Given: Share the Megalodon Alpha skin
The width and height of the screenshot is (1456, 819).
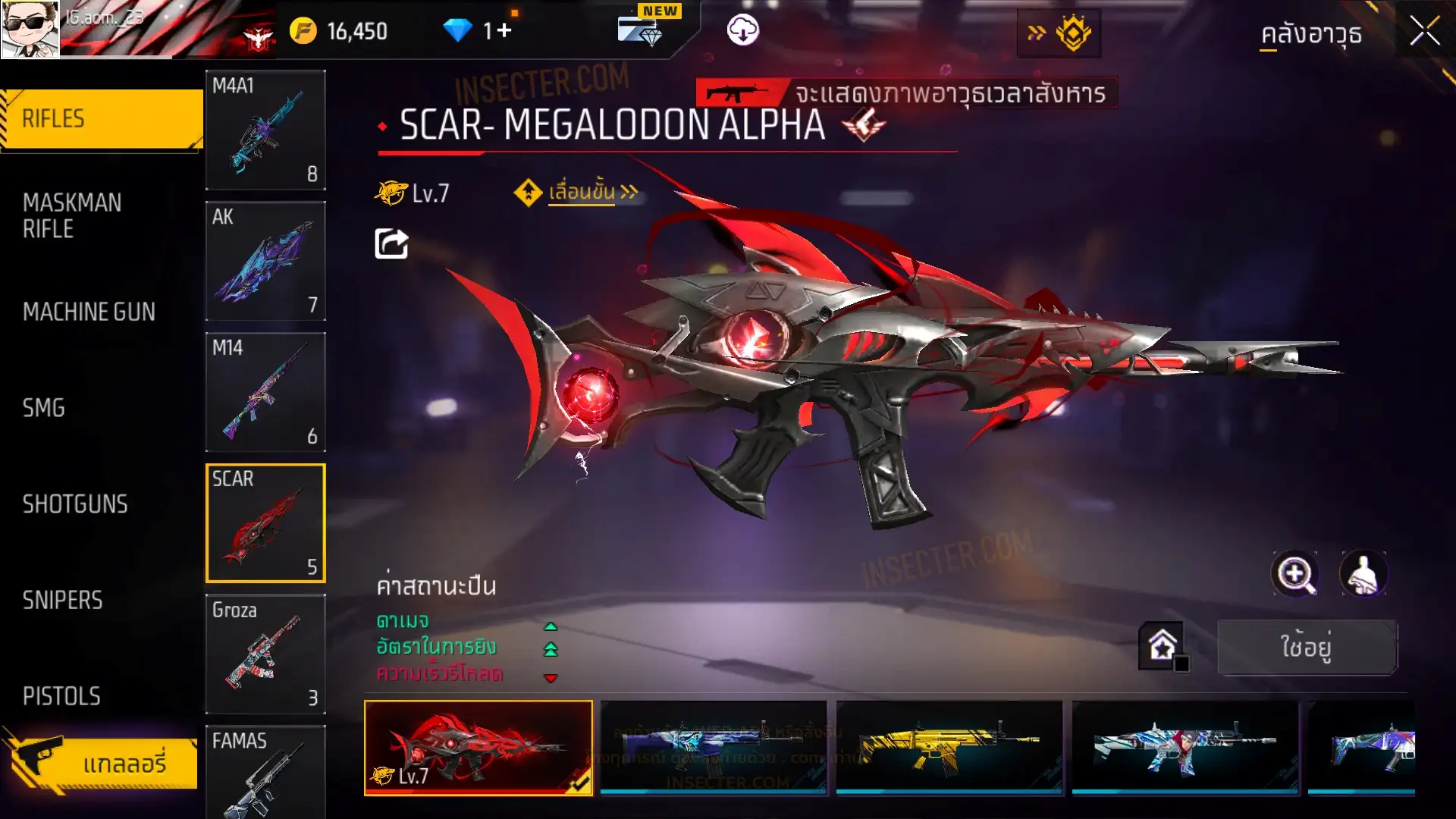Looking at the screenshot, I should (x=391, y=244).
